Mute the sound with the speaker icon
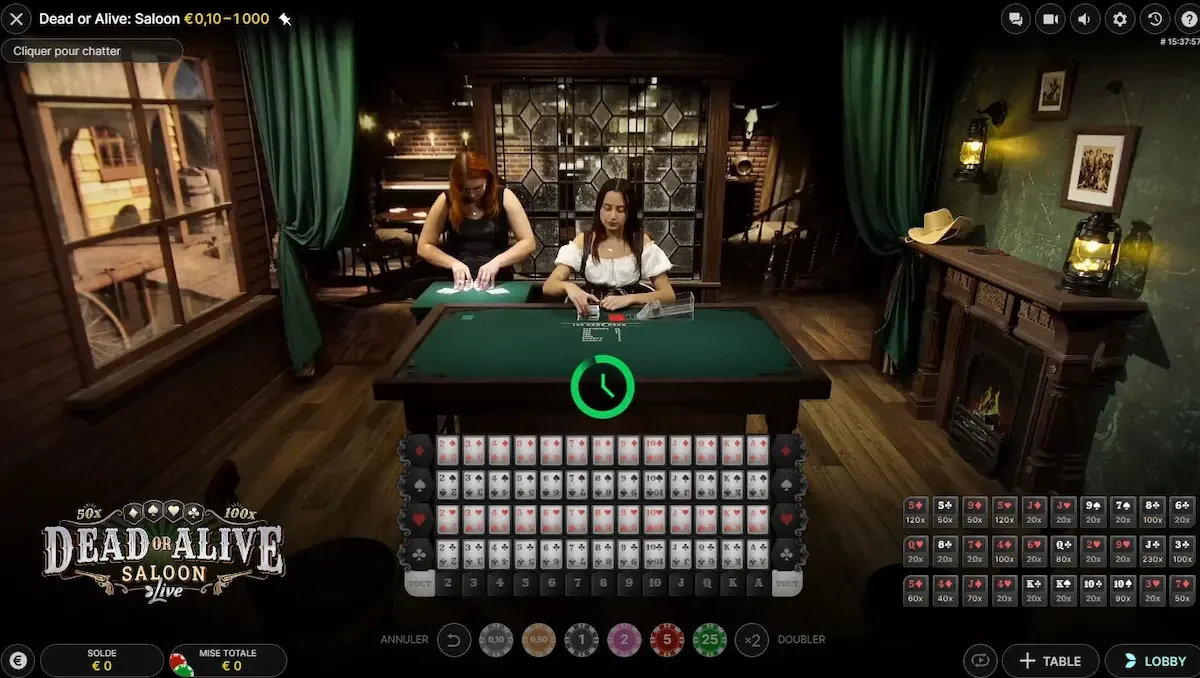This screenshot has height=678, width=1200. pyautogui.click(x=1085, y=19)
